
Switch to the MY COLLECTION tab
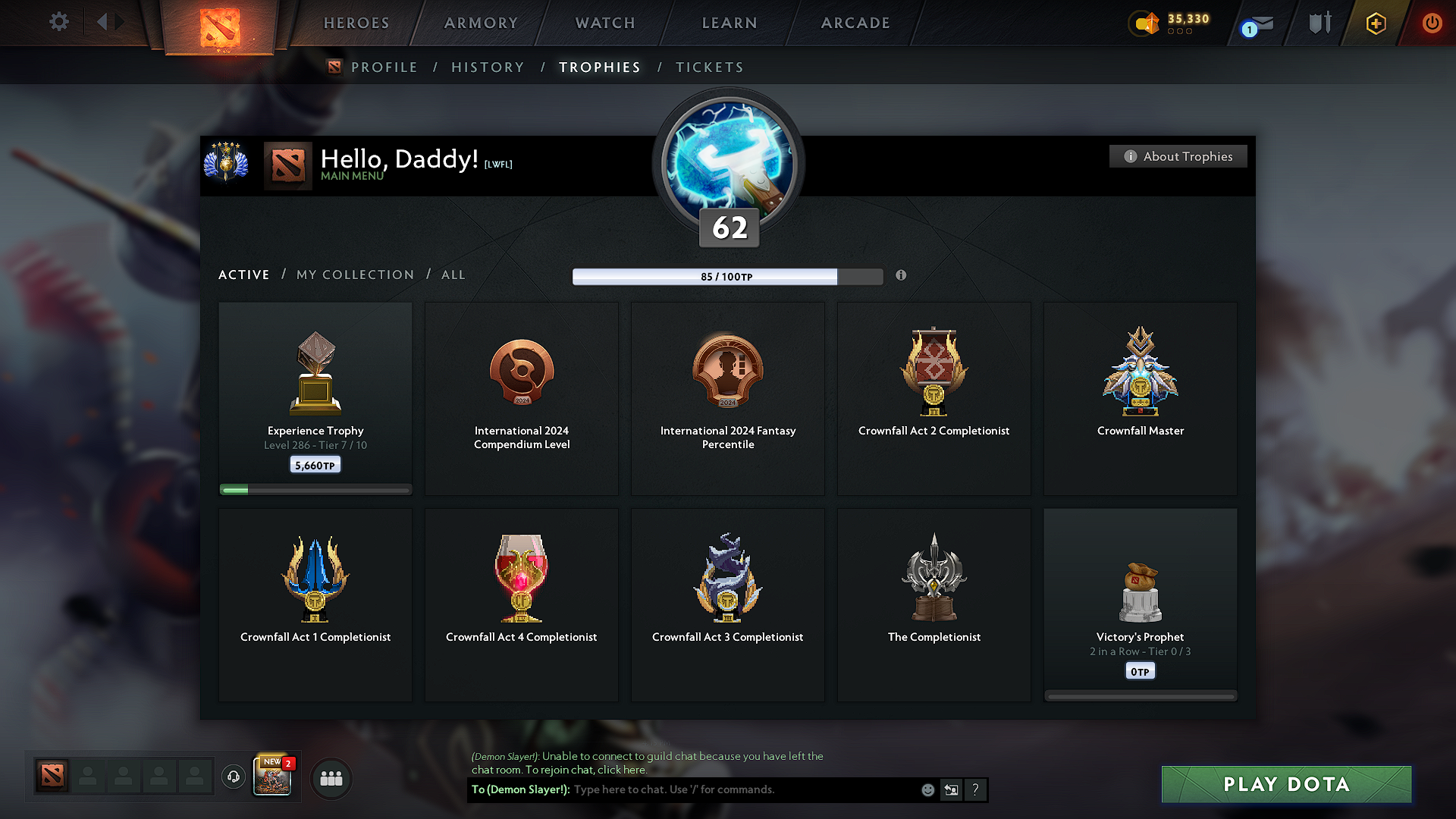click(354, 275)
